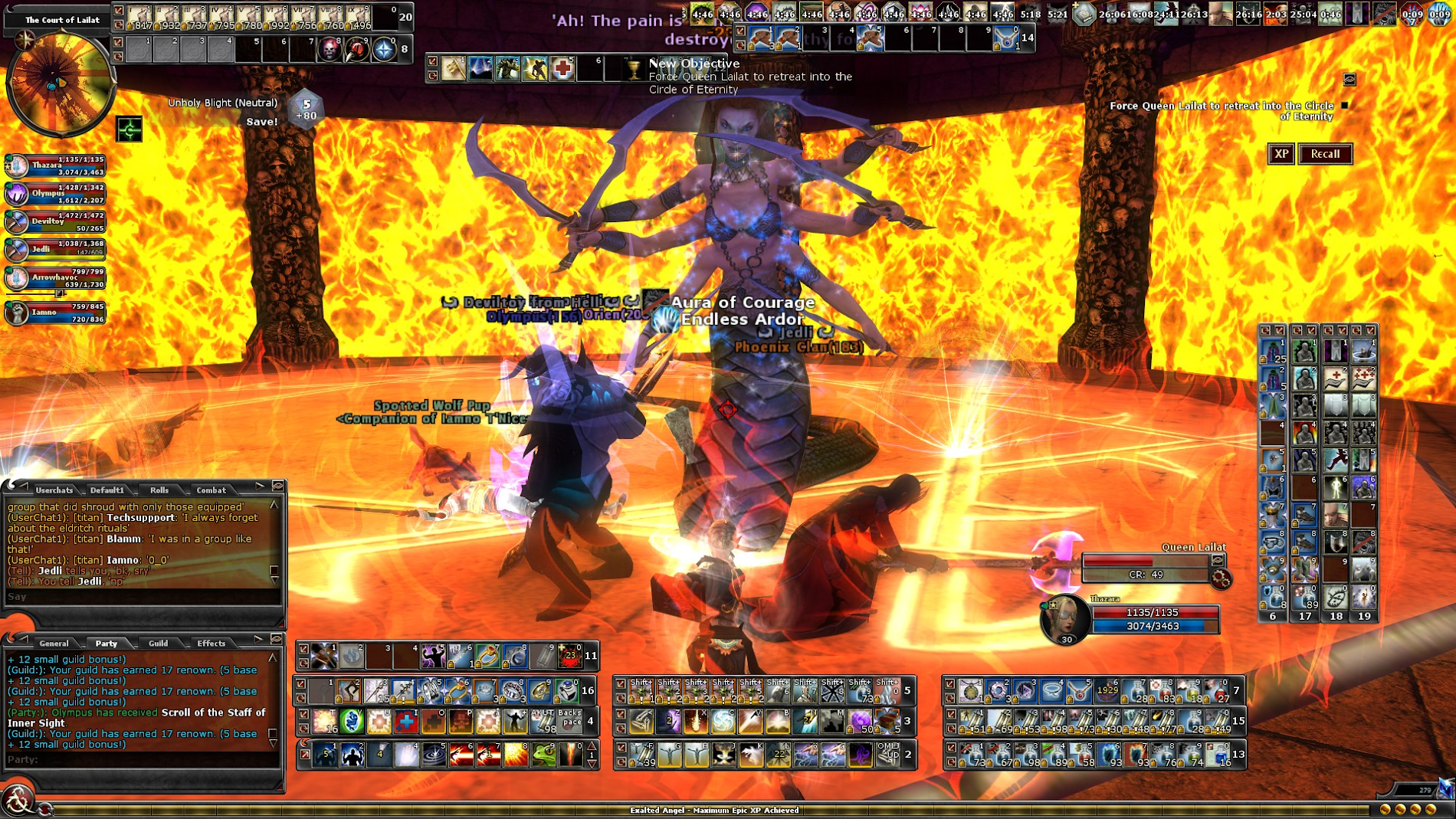Click the Recall button

coord(1325,154)
